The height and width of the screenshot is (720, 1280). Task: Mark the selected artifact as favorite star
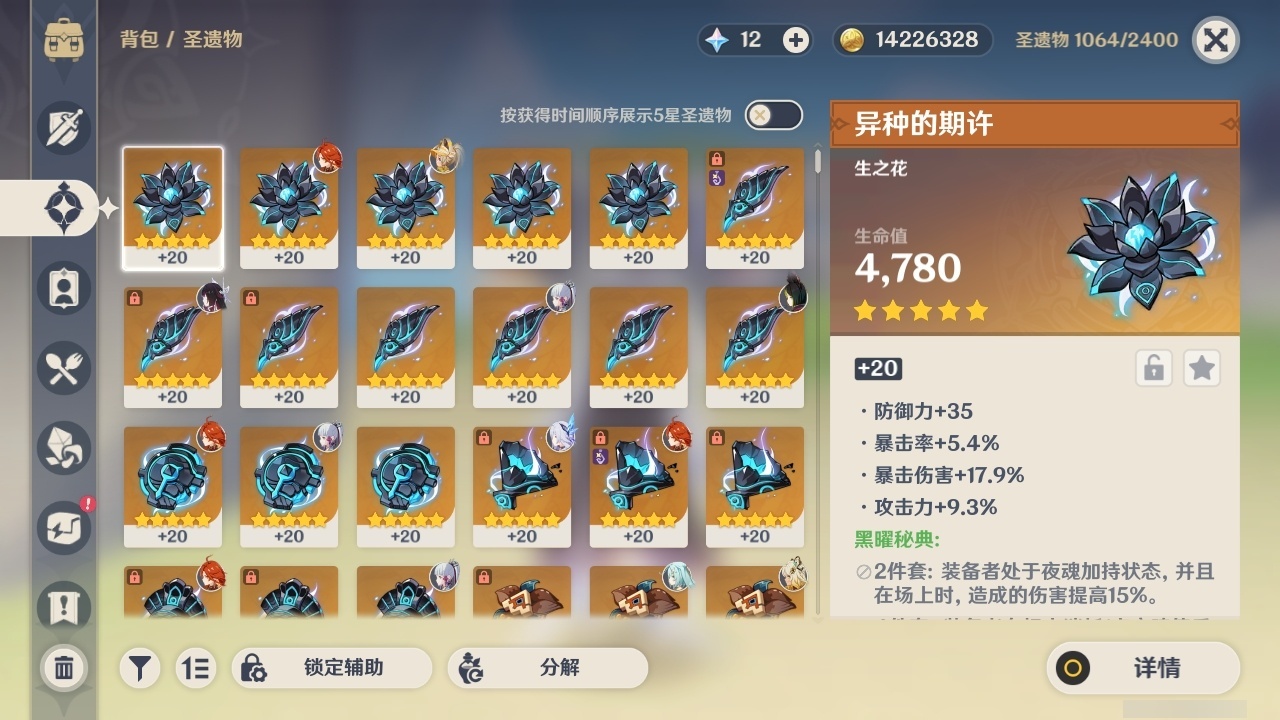click(x=1201, y=368)
